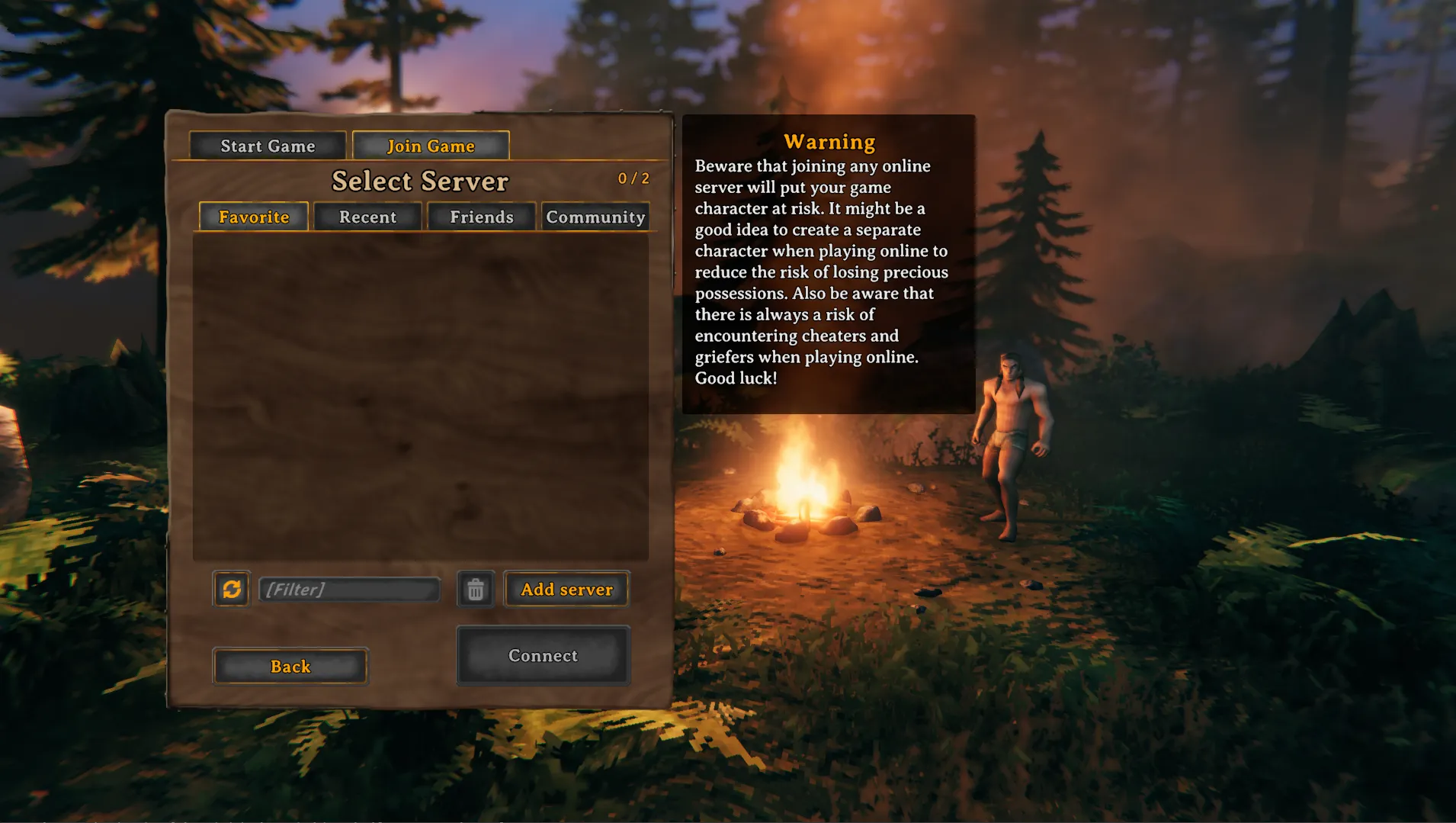Click the 0/2 player count indicator
The height and width of the screenshot is (823, 1456).
[x=633, y=178]
